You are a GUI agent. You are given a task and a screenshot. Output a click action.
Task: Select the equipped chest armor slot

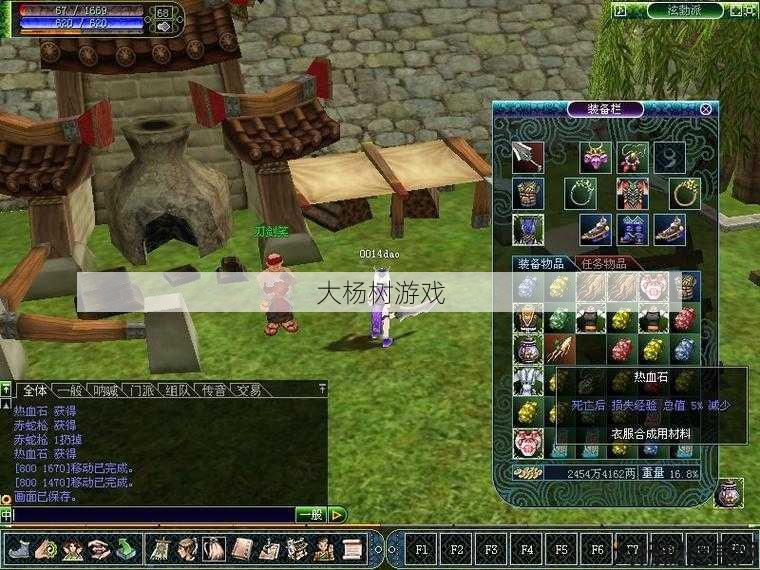[x=528, y=193]
